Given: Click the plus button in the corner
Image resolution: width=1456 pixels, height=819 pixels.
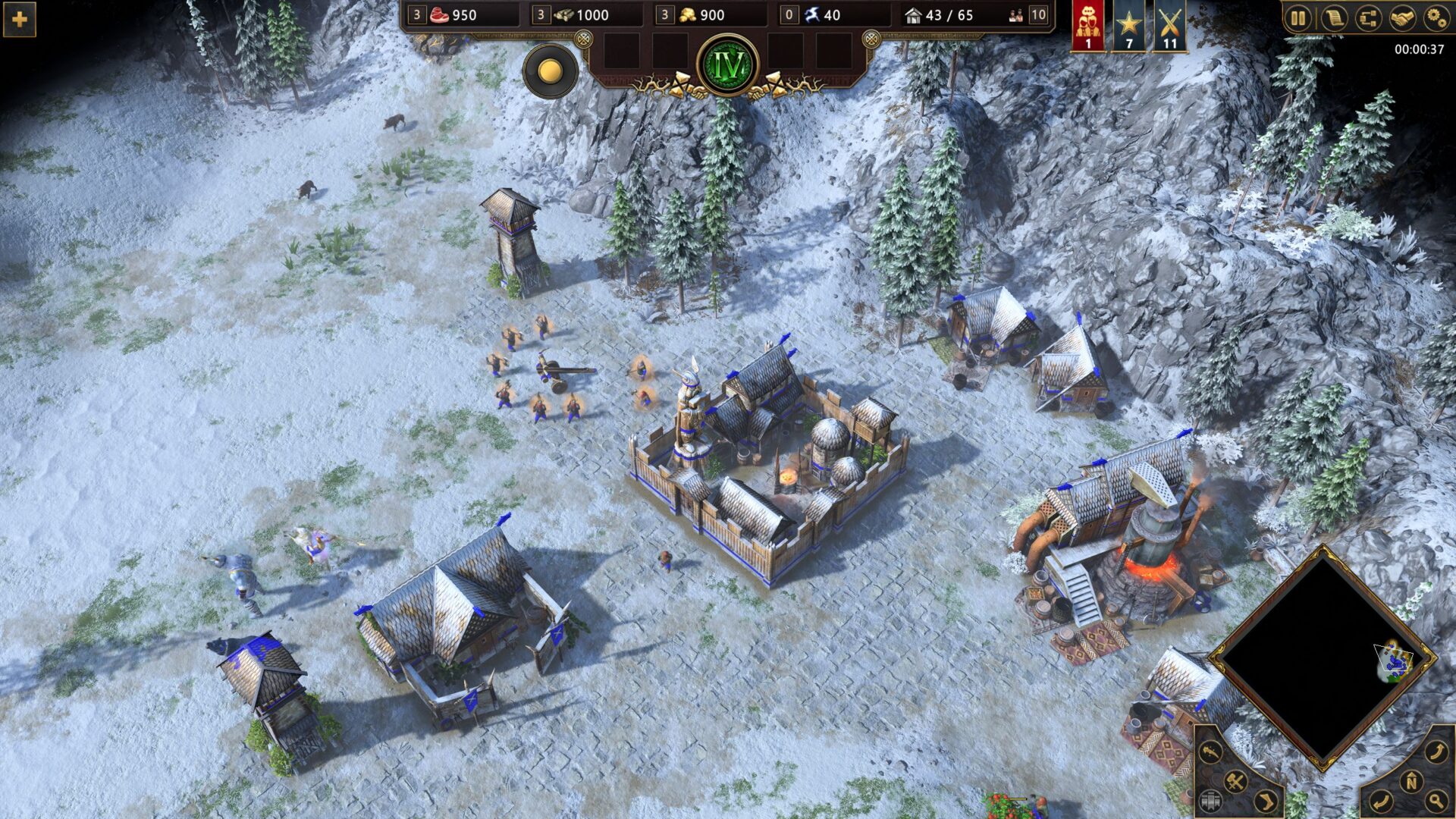Looking at the screenshot, I should pos(19,19).
